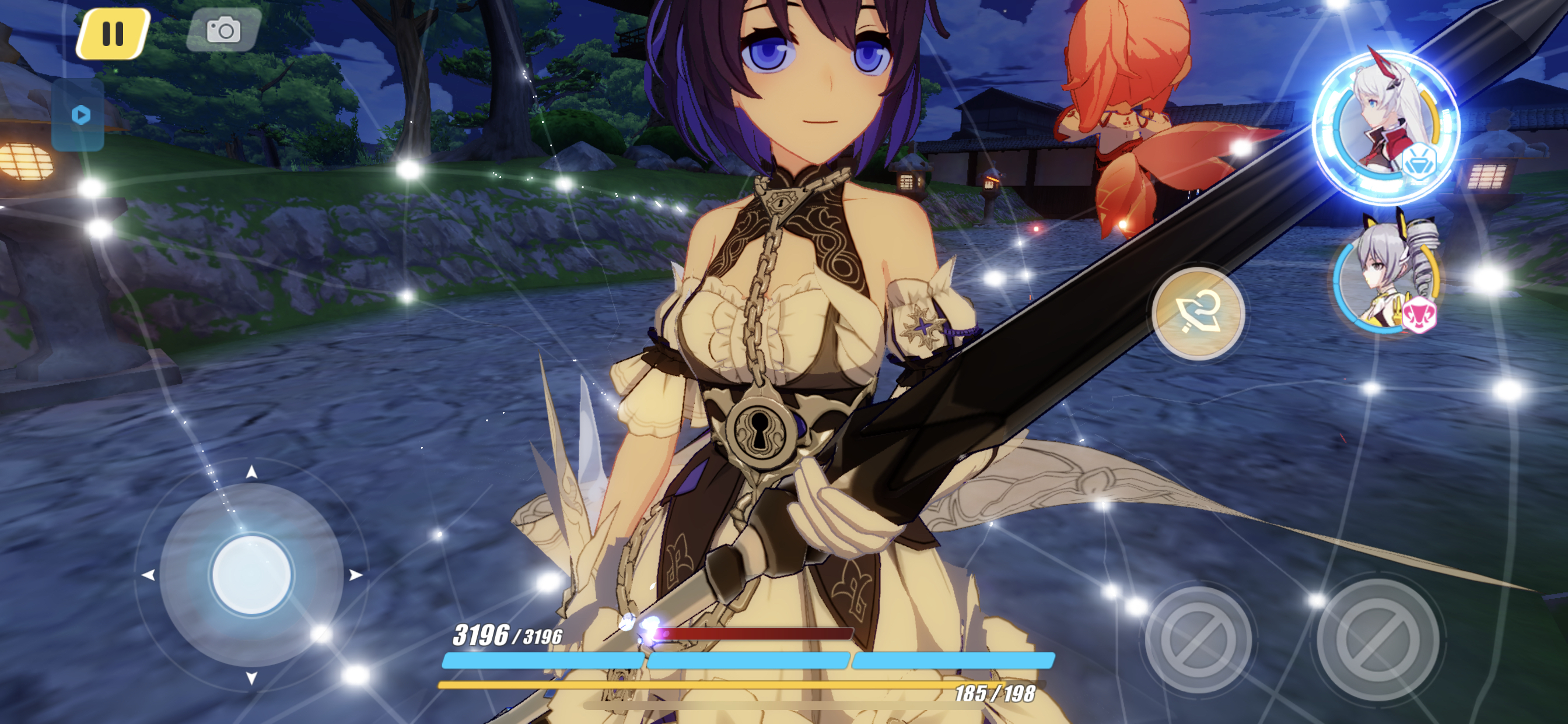Tap the joystick's right arrow
The height and width of the screenshot is (724, 1568).
point(356,575)
